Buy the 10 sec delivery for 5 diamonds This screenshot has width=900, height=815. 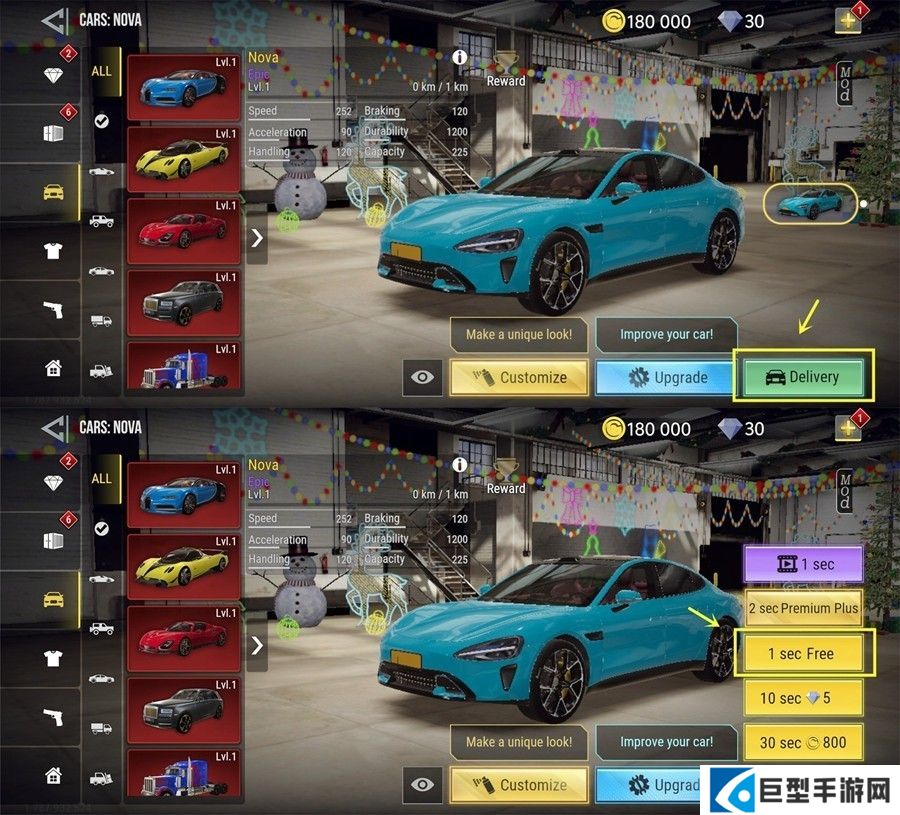[803, 698]
